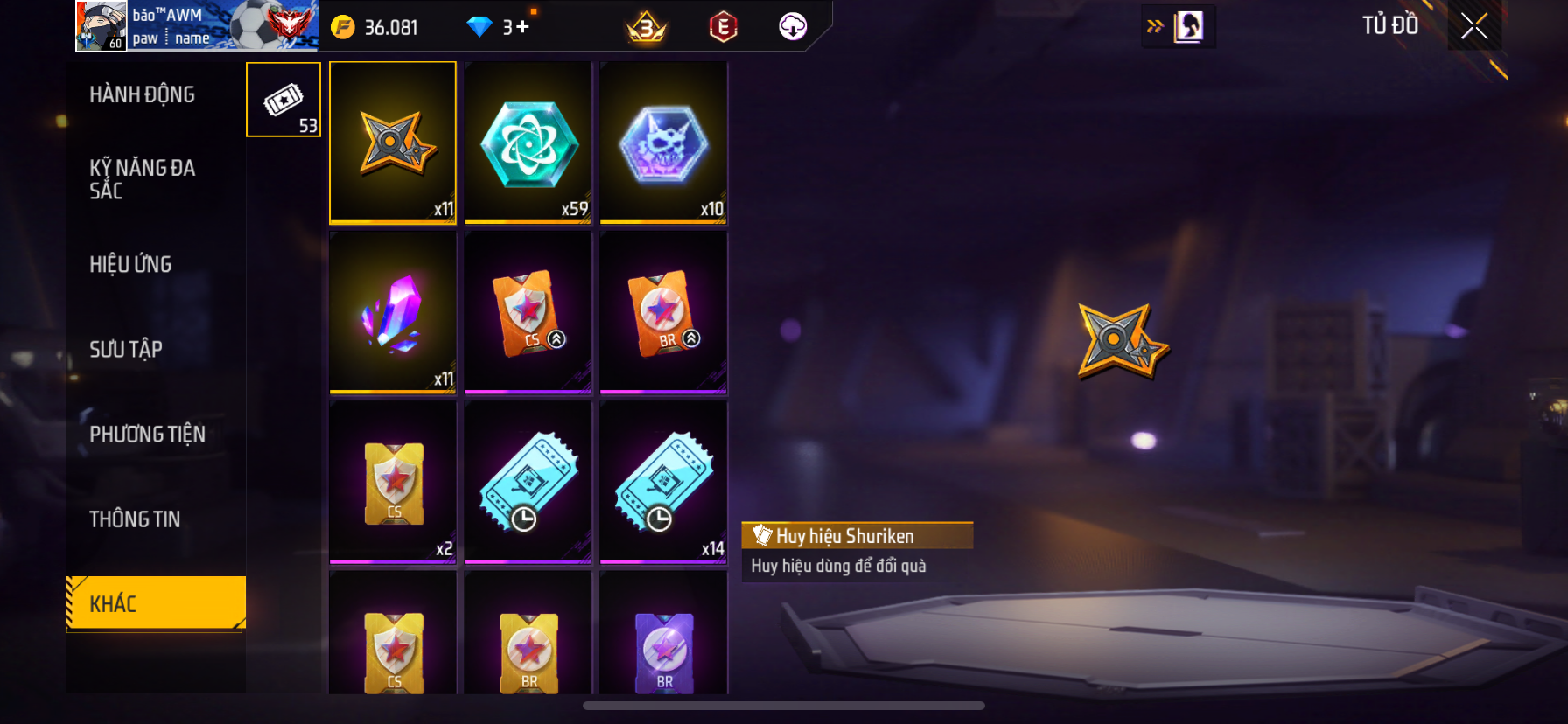Open the character shortcut with arrows
Viewport: 1568px width, 724px height.
pos(1178,27)
